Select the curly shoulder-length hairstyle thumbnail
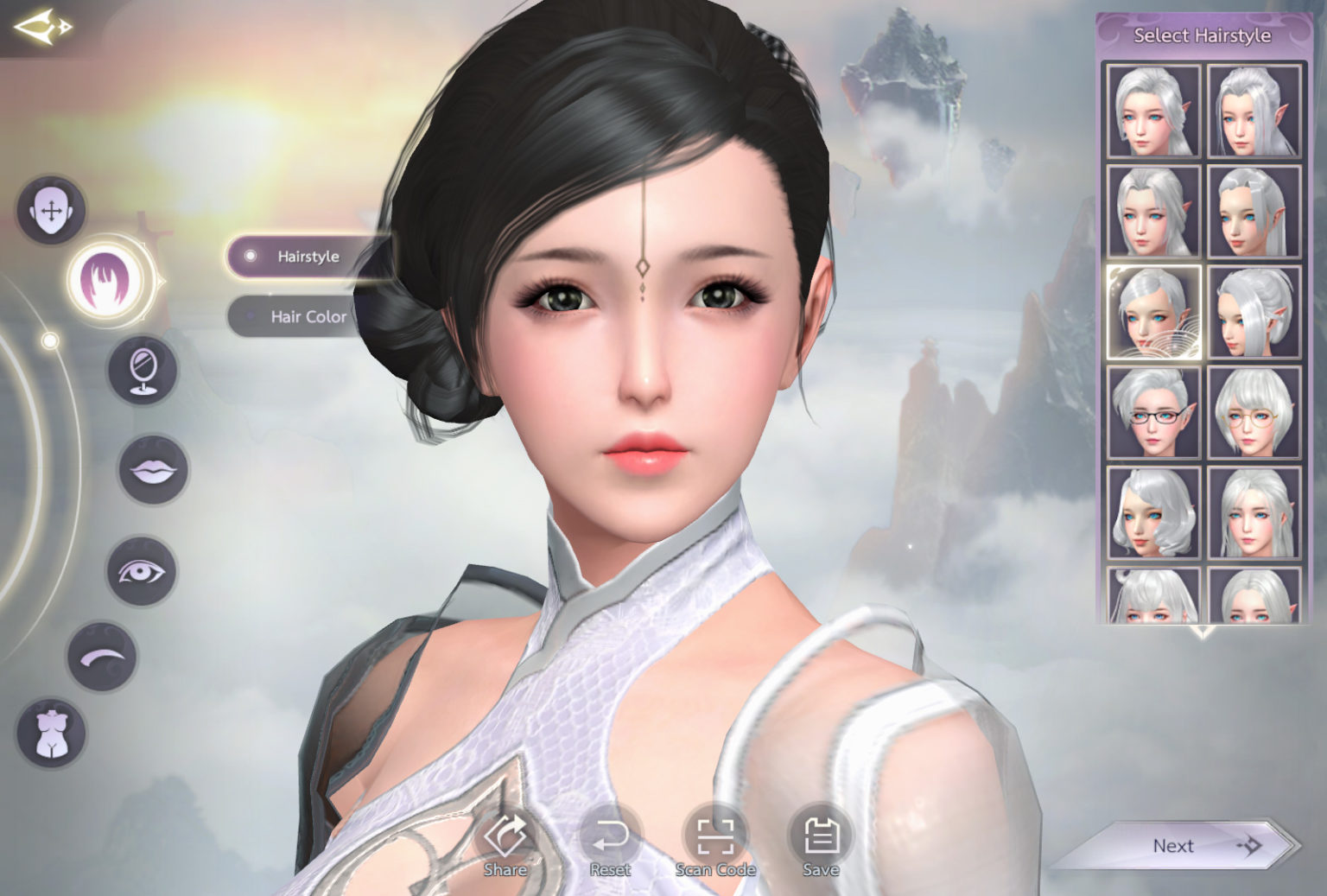This screenshot has width=1327, height=896. point(1152,513)
